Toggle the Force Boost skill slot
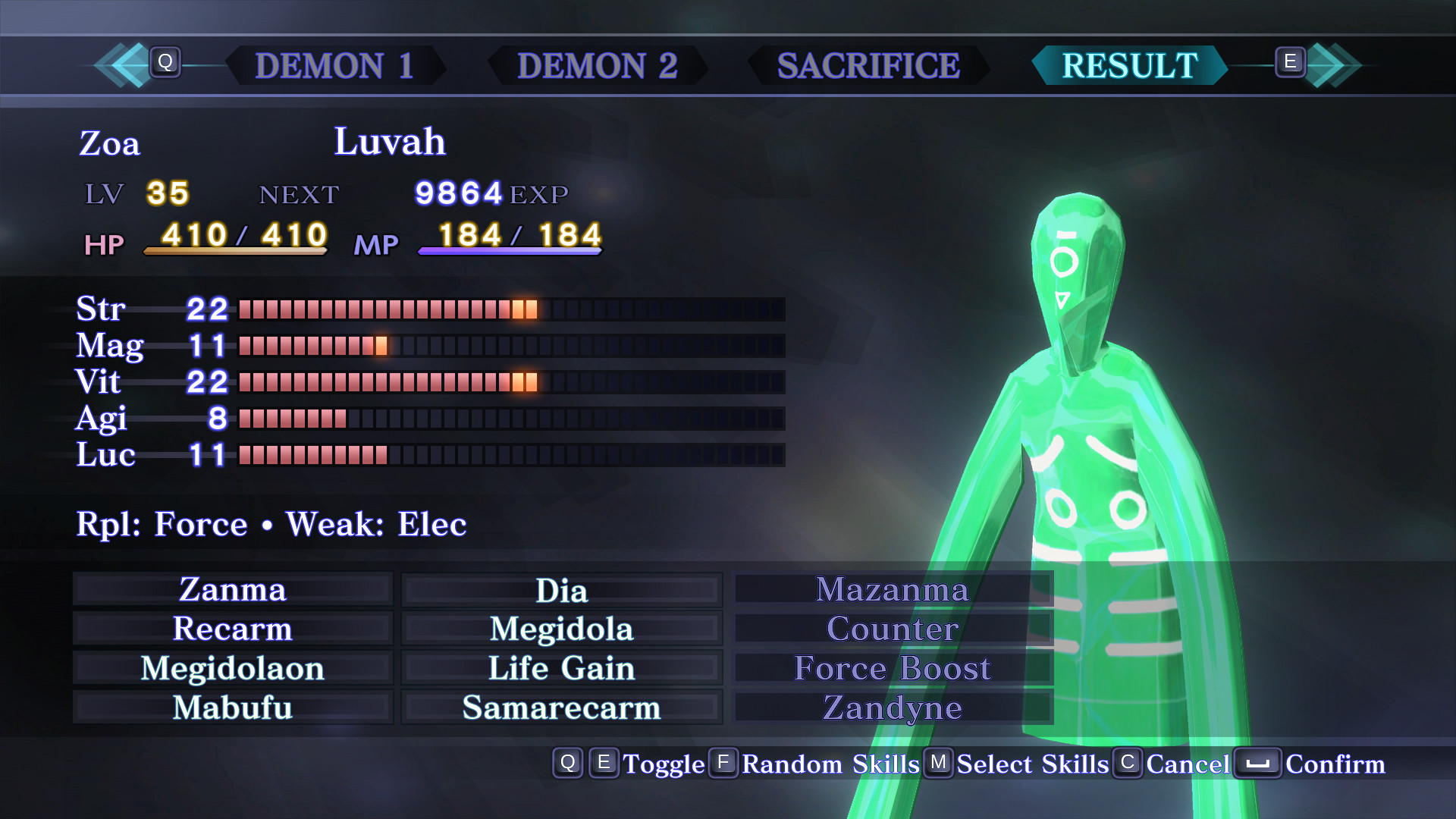The height and width of the screenshot is (819, 1456). [x=892, y=669]
